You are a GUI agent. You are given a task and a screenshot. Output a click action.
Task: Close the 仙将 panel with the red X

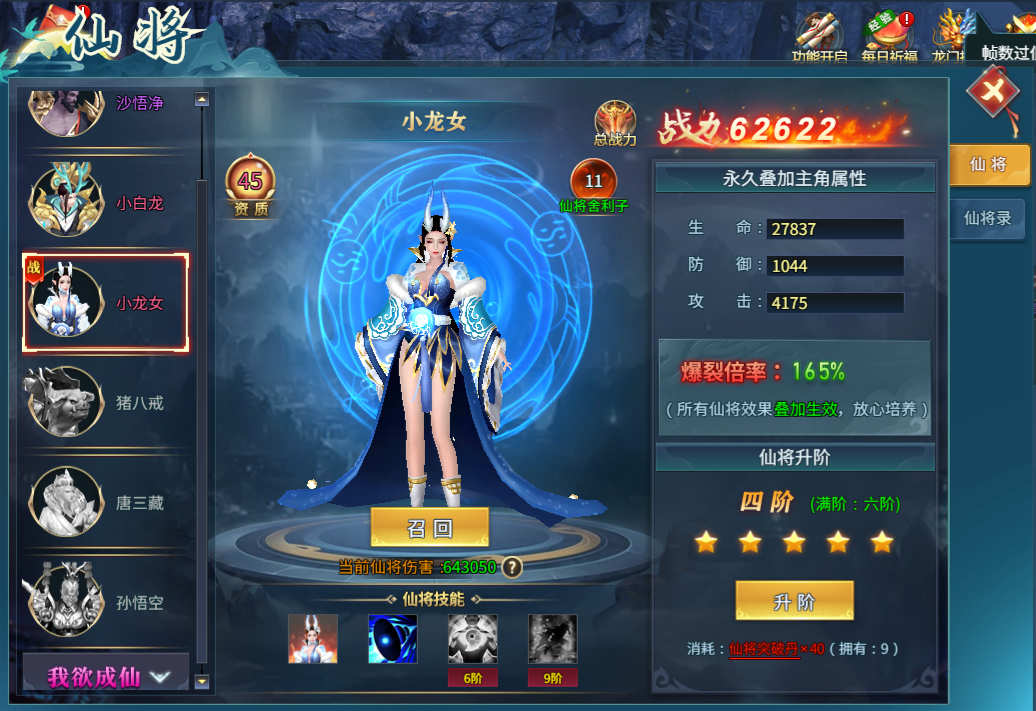coord(991,93)
